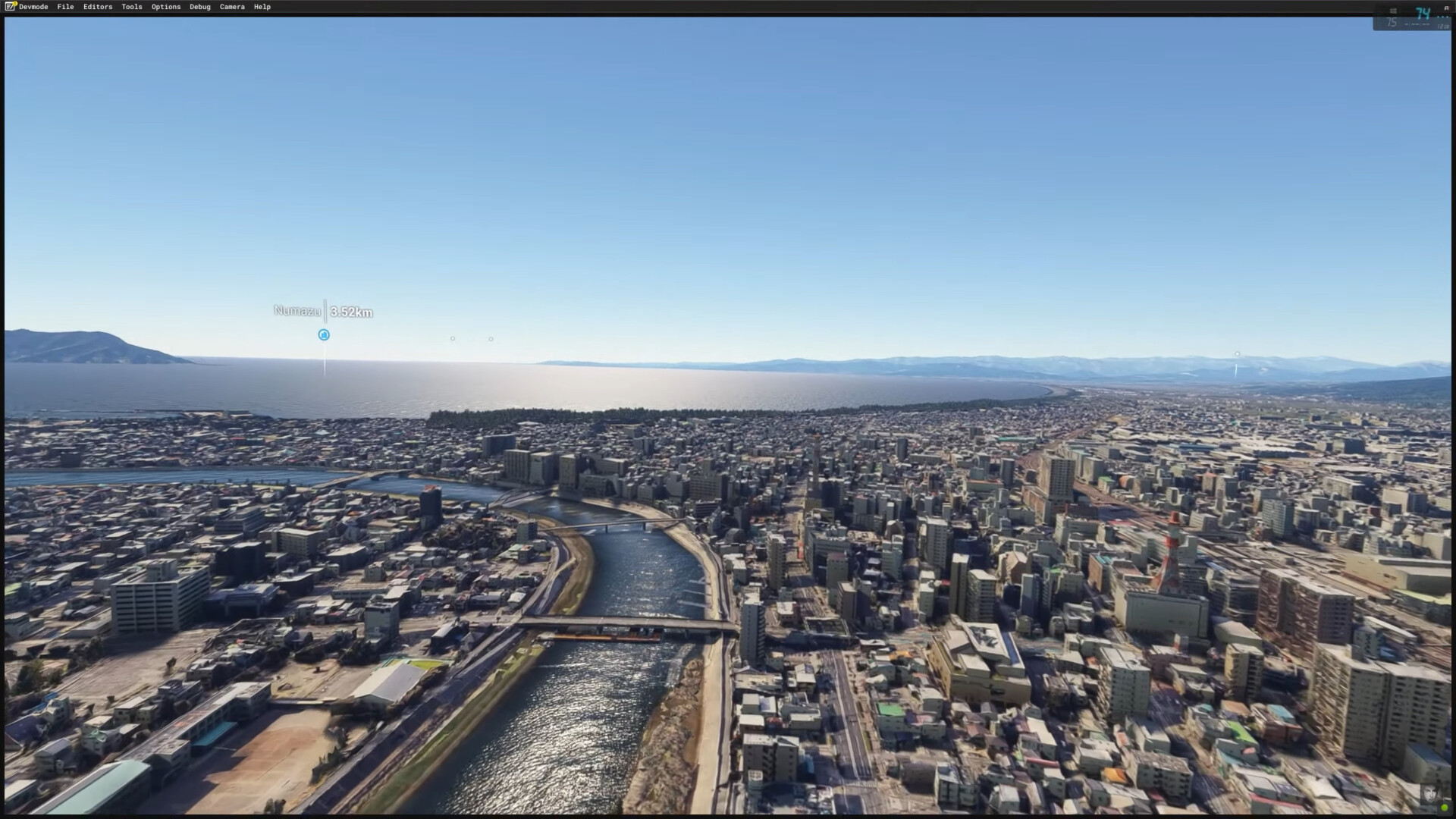The height and width of the screenshot is (819, 1456).
Task: Open the Debug menu
Action: click(x=200, y=7)
